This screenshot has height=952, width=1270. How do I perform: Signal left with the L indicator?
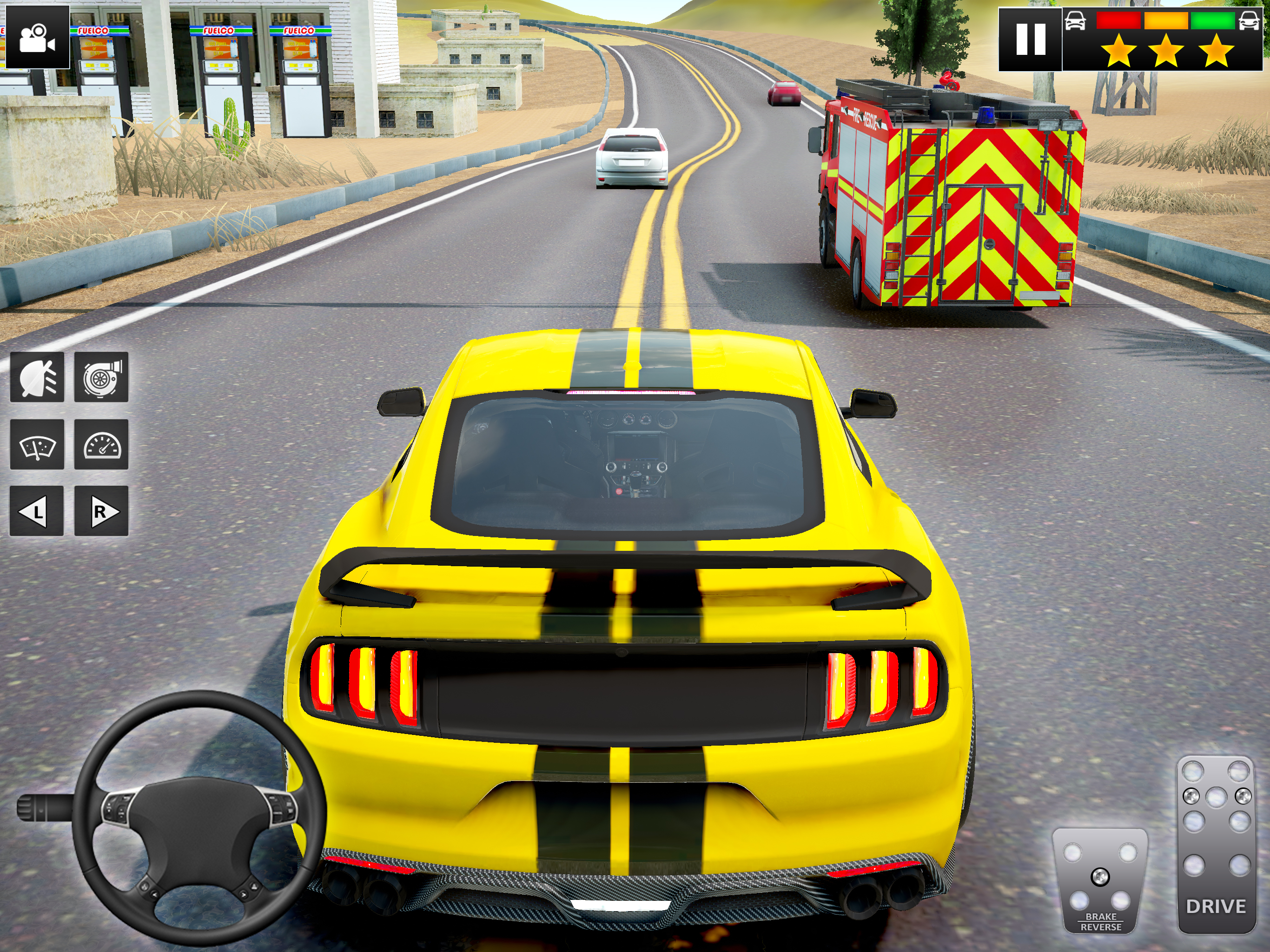click(37, 511)
